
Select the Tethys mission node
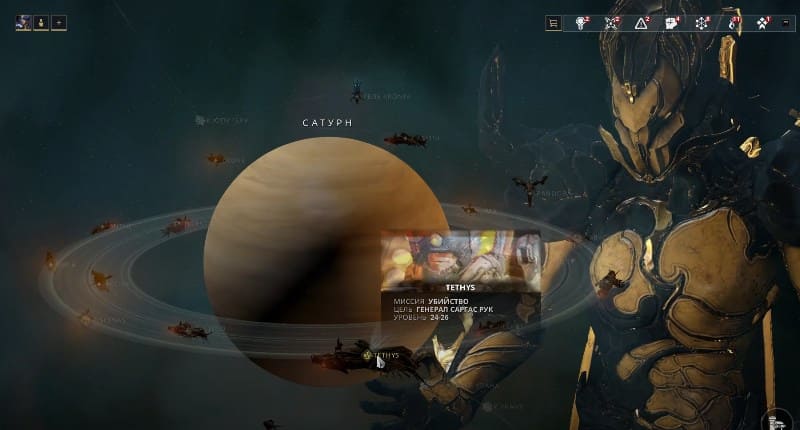pyautogui.click(x=370, y=354)
